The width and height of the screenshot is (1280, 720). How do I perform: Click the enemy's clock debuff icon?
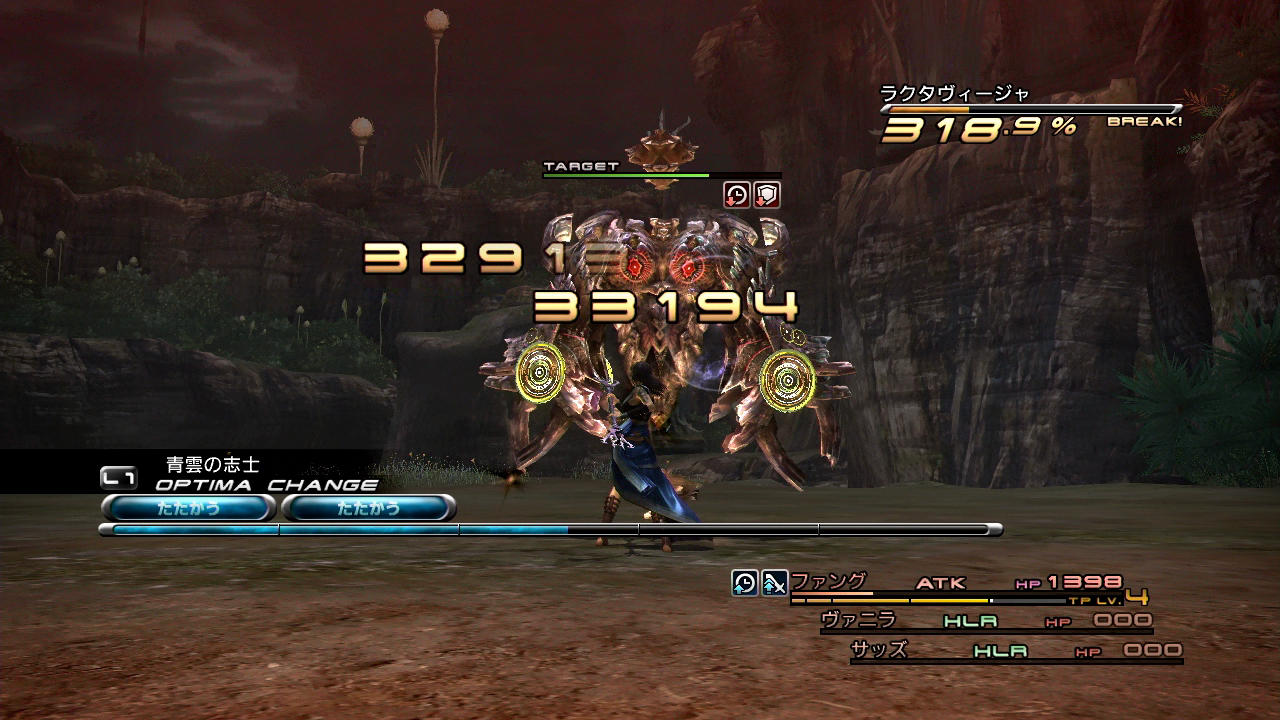[x=737, y=194]
